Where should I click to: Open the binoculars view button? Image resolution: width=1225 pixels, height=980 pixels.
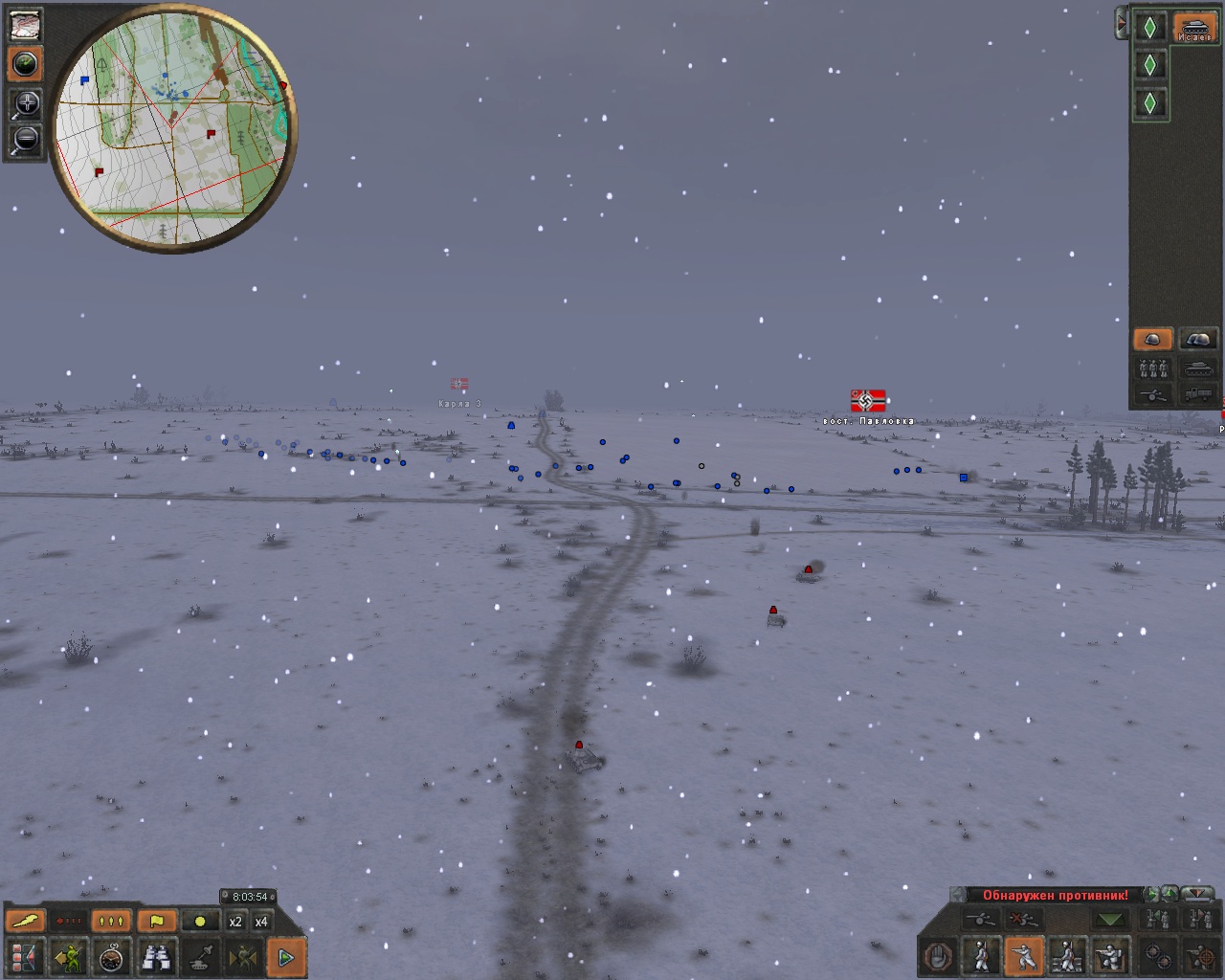pyautogui.click(x=156, y=956)
